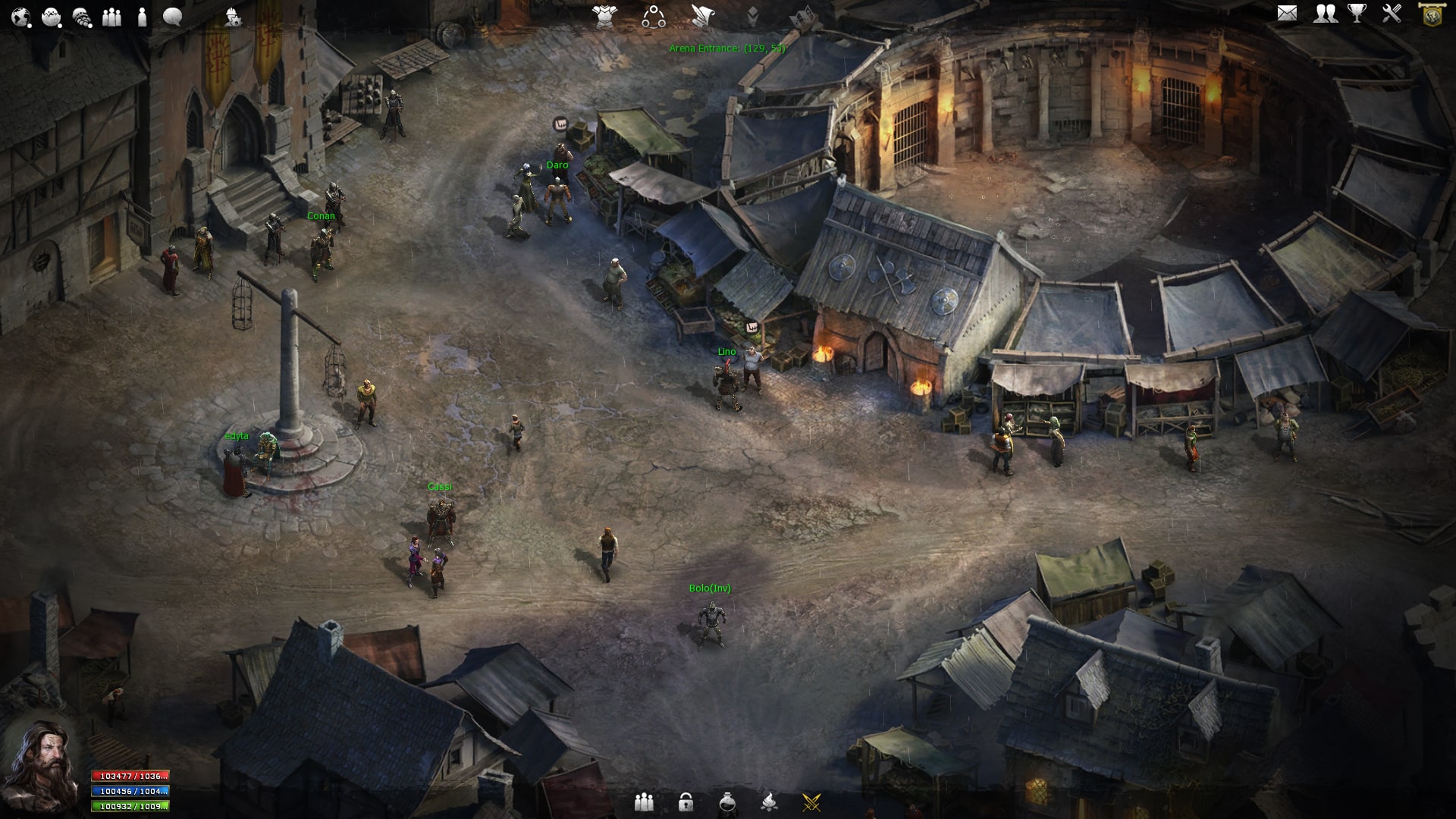Screen dimensions: 1456x819
Task: Click the gold hanging shop sign icon
Action: point(1432,14)
